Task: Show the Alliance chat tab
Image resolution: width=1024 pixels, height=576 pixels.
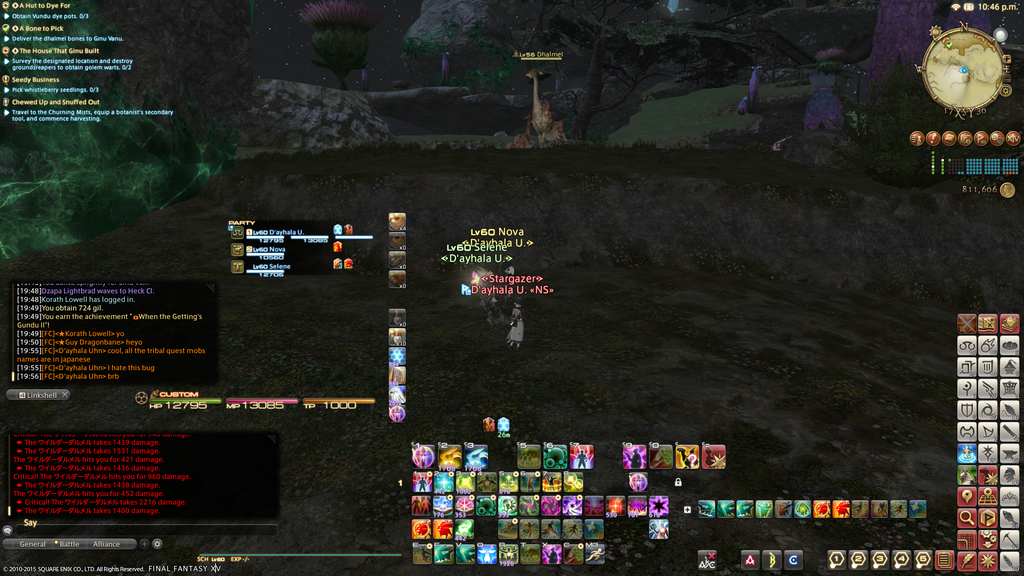Action: tap(107, 544)
